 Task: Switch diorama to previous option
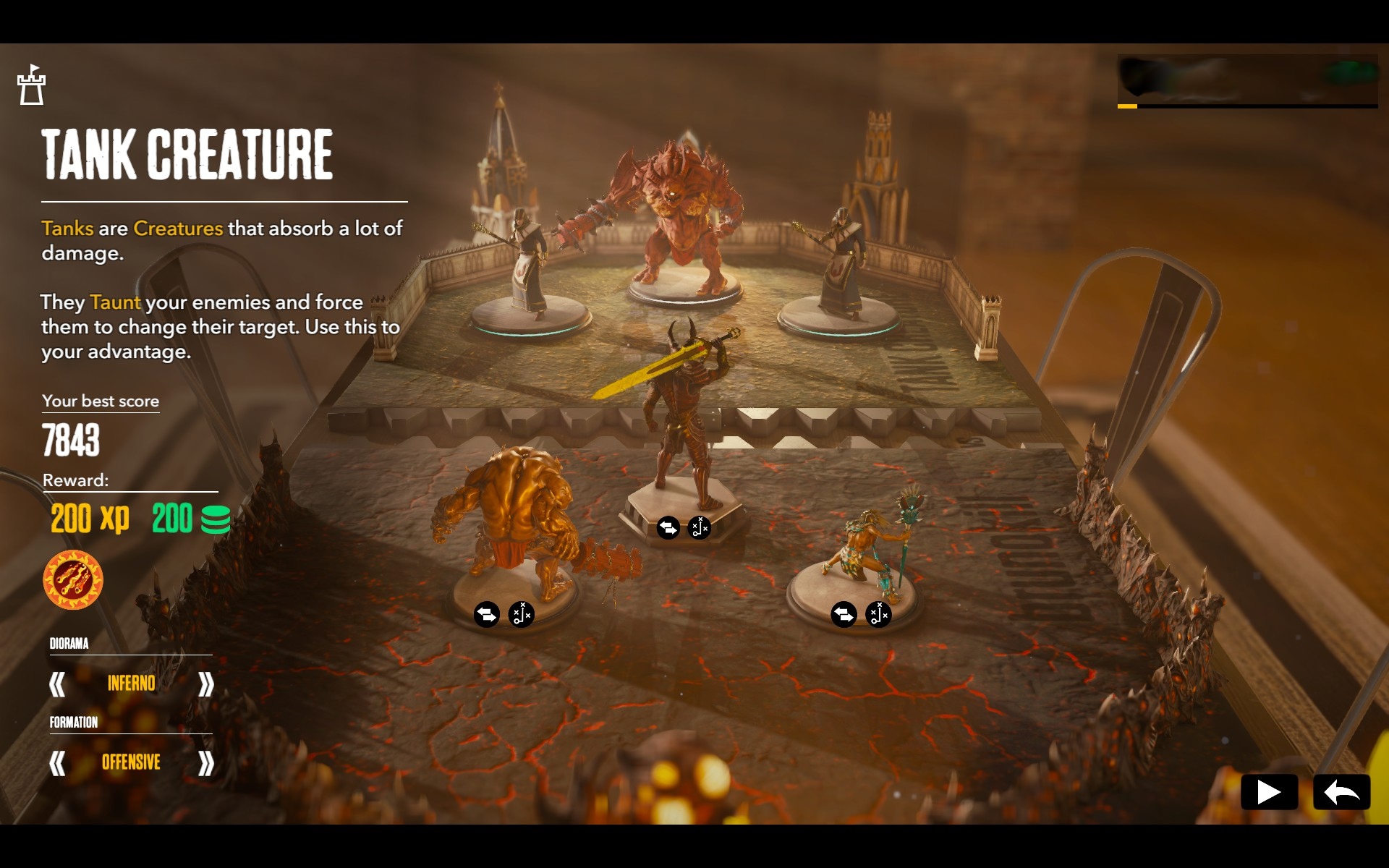click(57, 684)
